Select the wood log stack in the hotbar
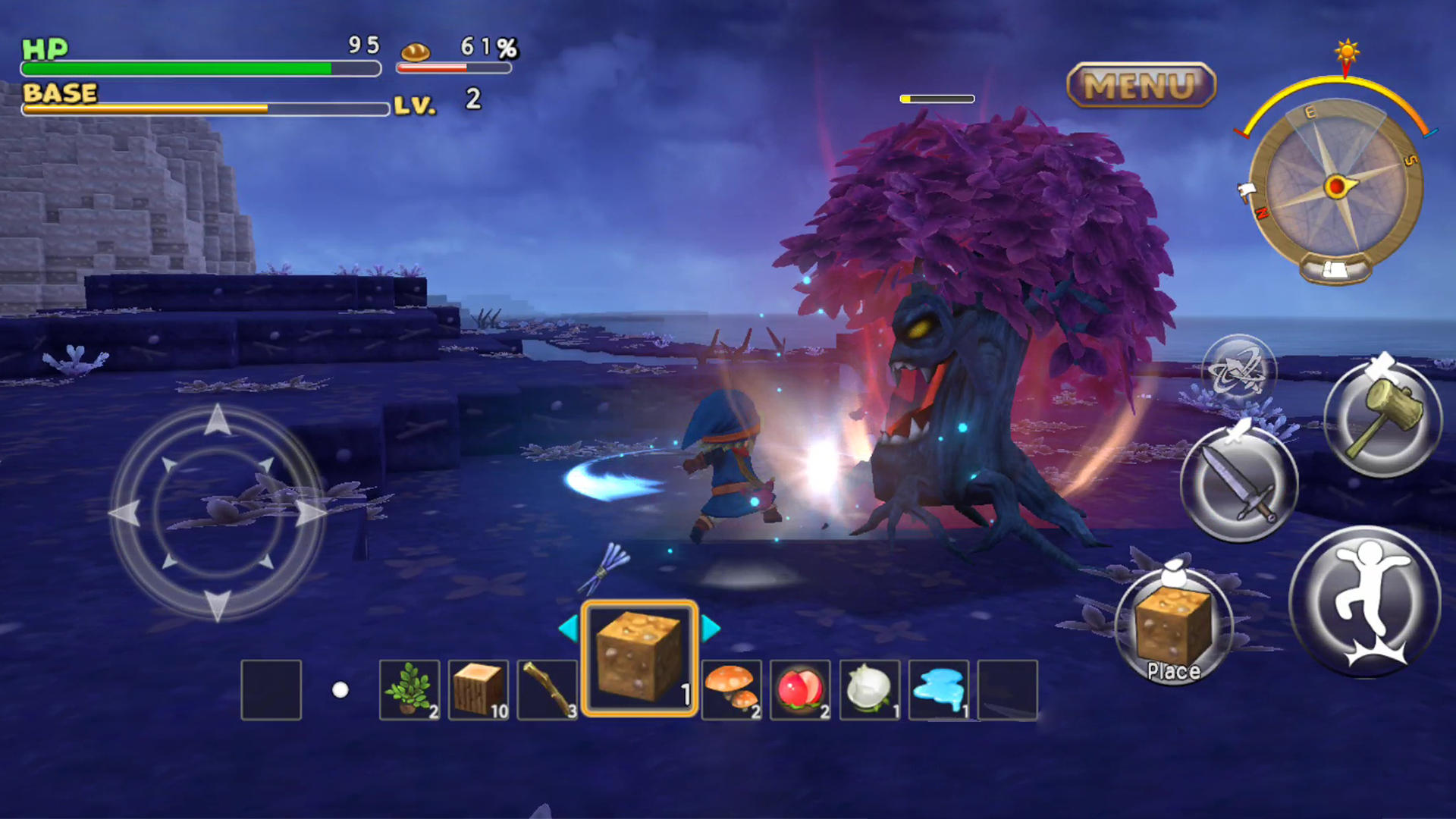Viewport: 1456px width, 819px height. (479, 690)
